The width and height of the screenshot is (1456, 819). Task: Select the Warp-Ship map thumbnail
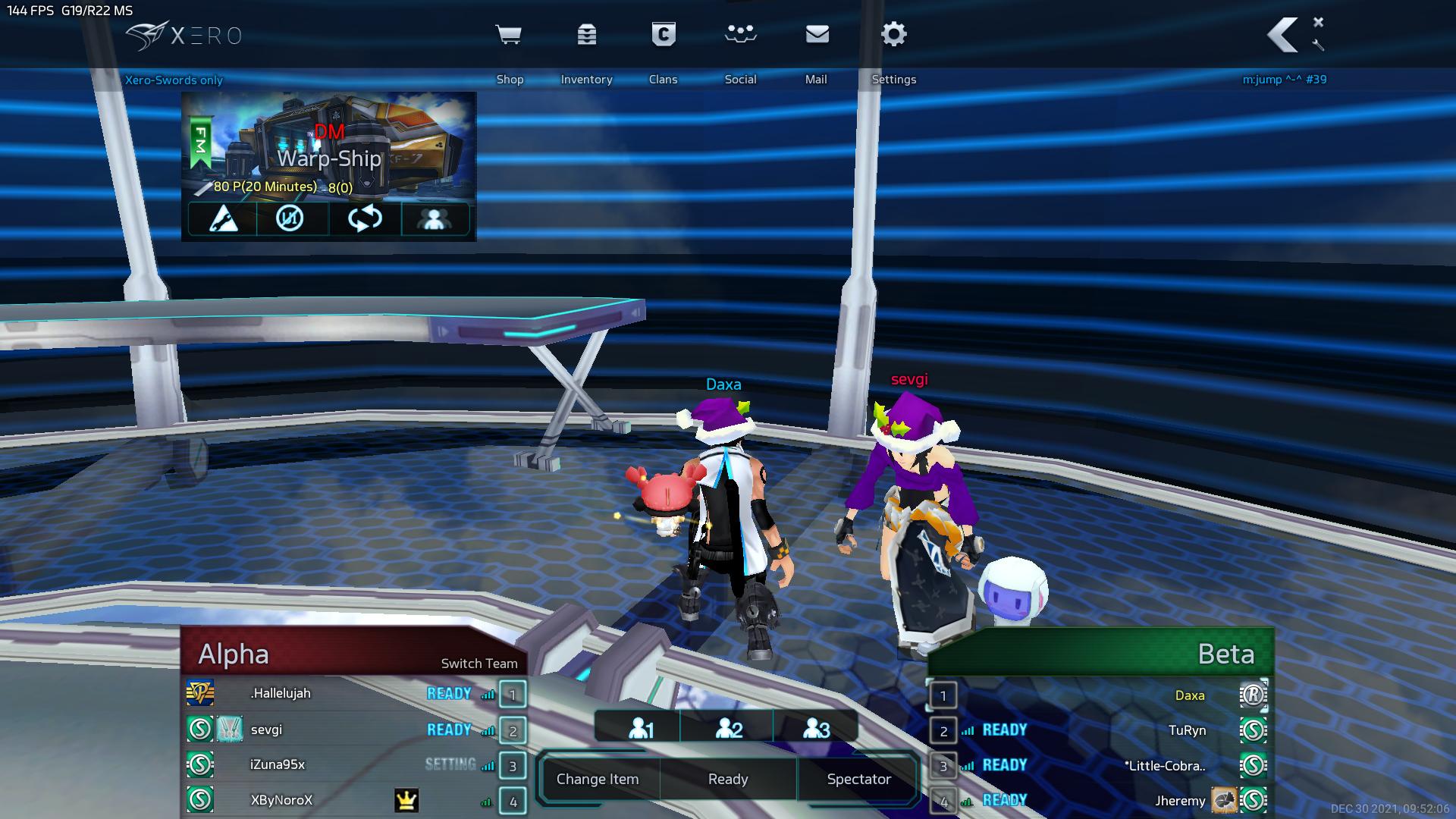pyautogui.click(x=329, y=144)
